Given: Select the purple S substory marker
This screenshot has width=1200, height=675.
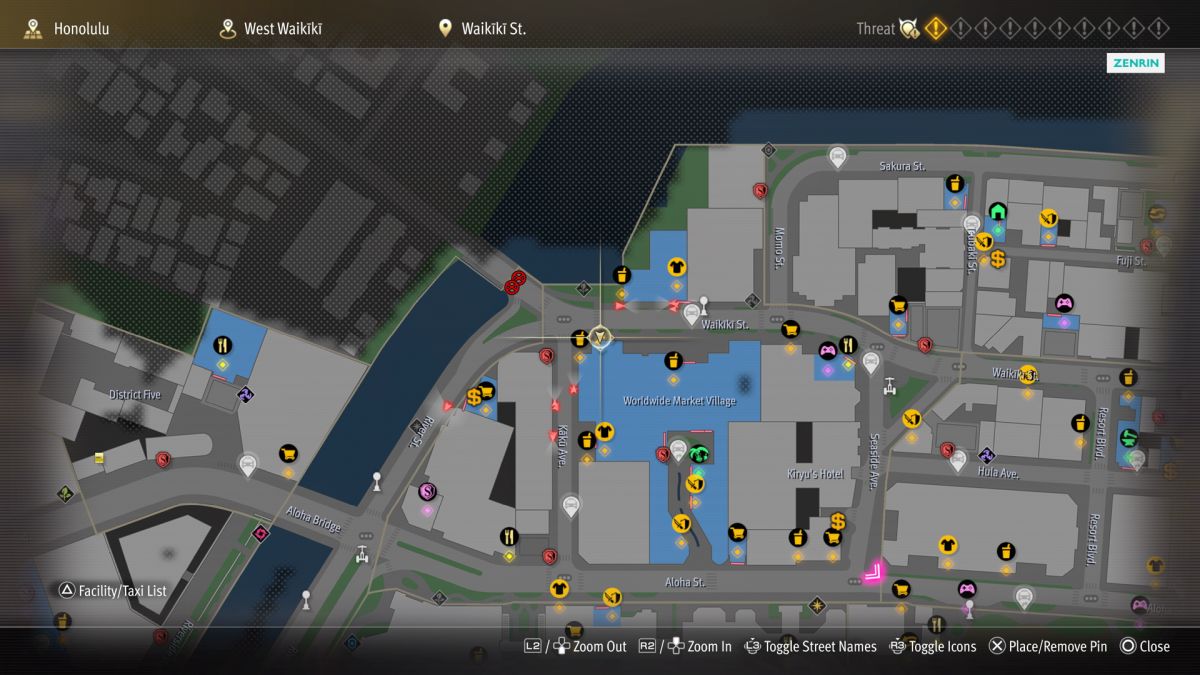Looking at the screenshot, I should pos(427,491).
